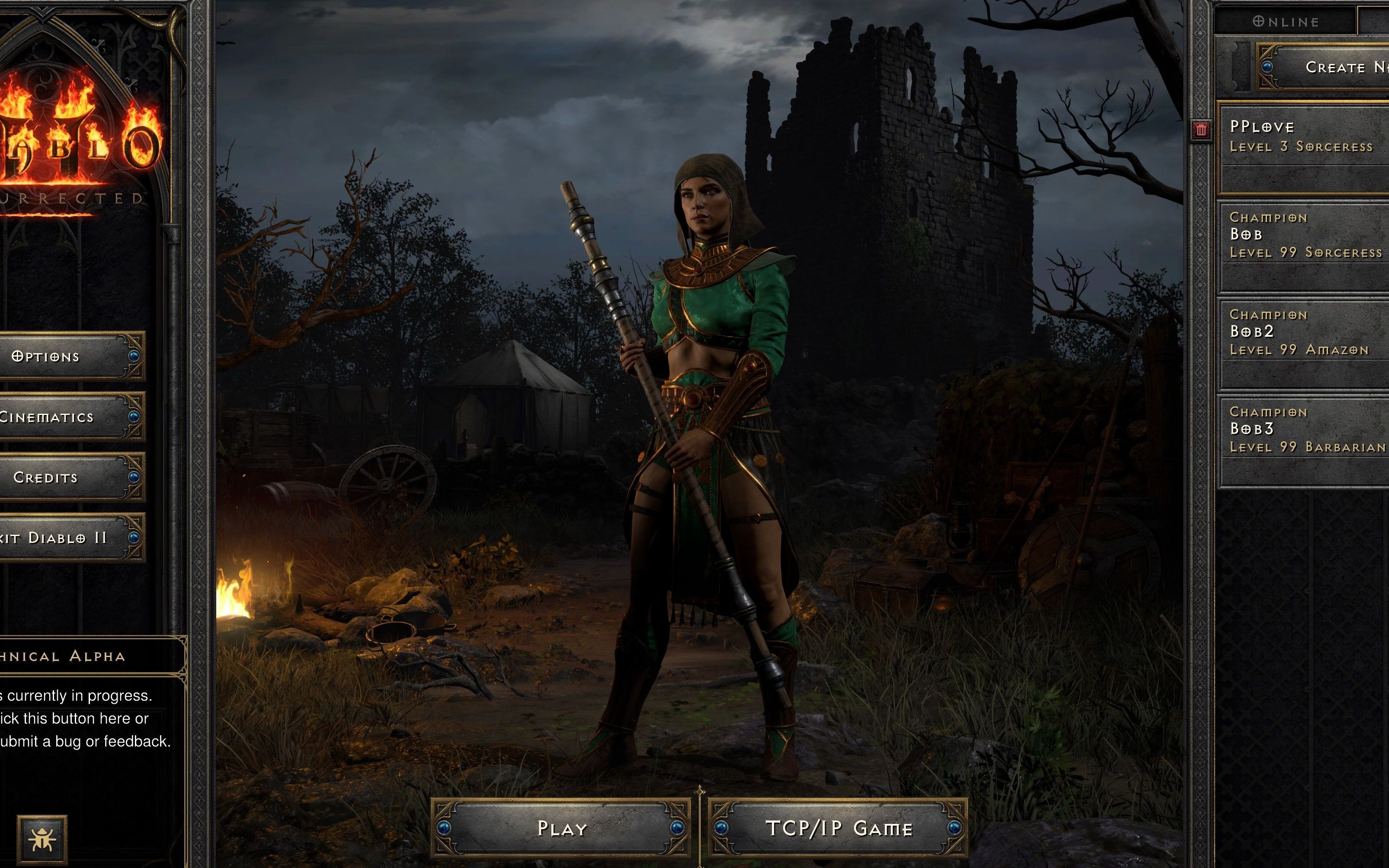Open the Options menu
Screen dimensions: 1389x868
point(63,357)
